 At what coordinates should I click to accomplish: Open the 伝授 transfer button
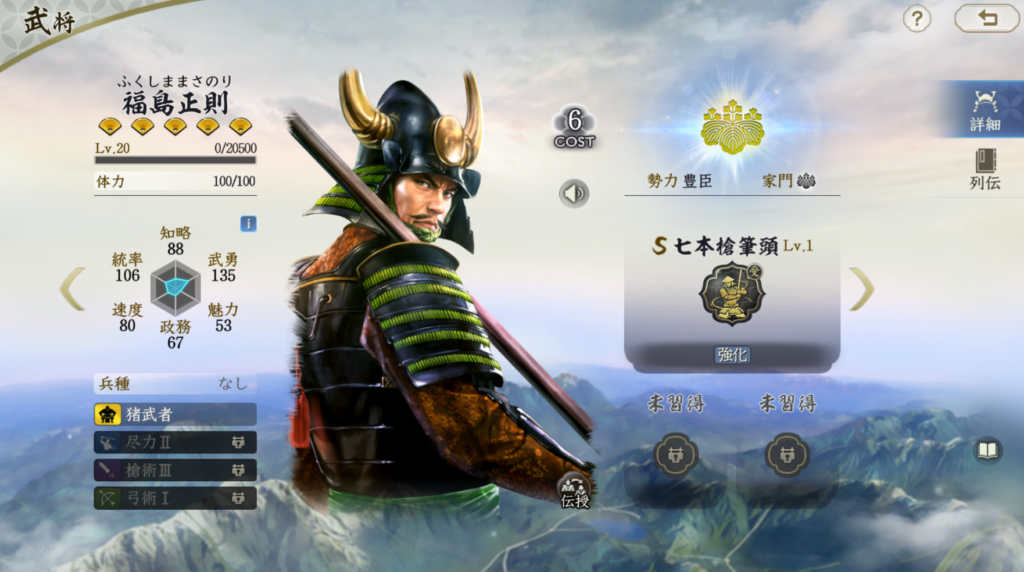point(574,490)
